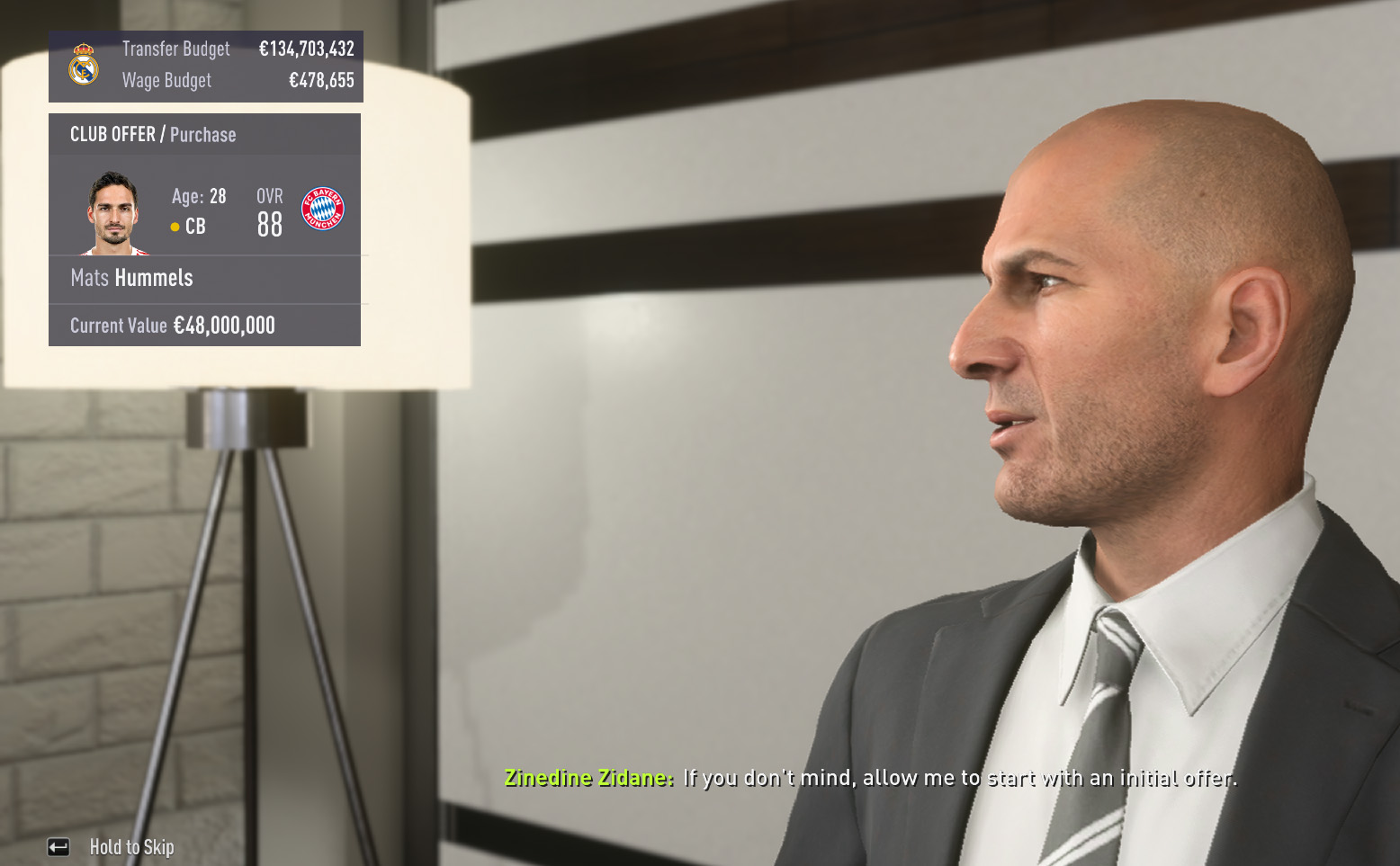Viewport: 1400px width, 866px height.
Task: Click the Real Madrid crest icon
Action: coord(84,65)
